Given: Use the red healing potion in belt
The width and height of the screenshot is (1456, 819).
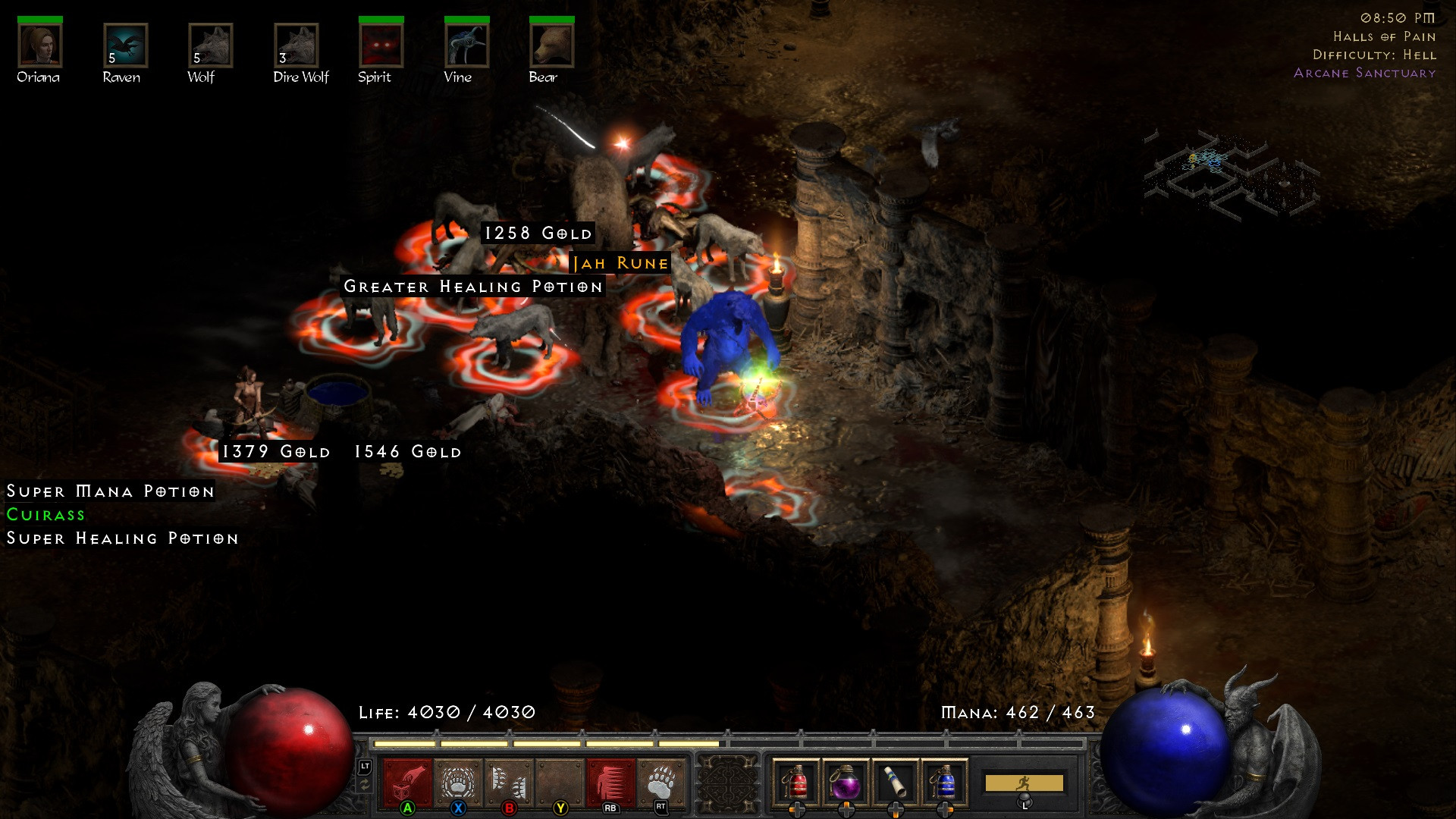Looking at the screenshot, I should click(x=796, y=783).
